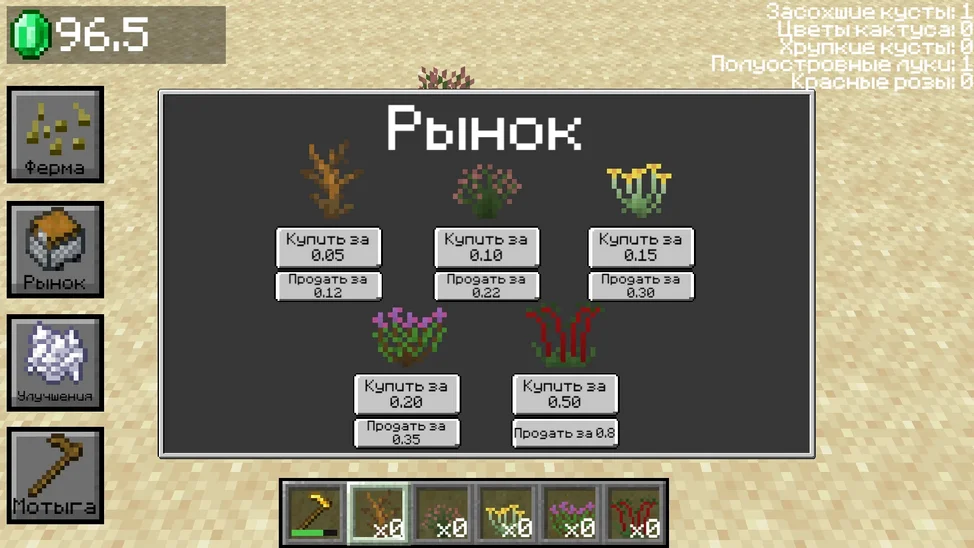Open the Улучшения upgrades menu
This screenshot has width=974, height=548.
click(55, 362)
